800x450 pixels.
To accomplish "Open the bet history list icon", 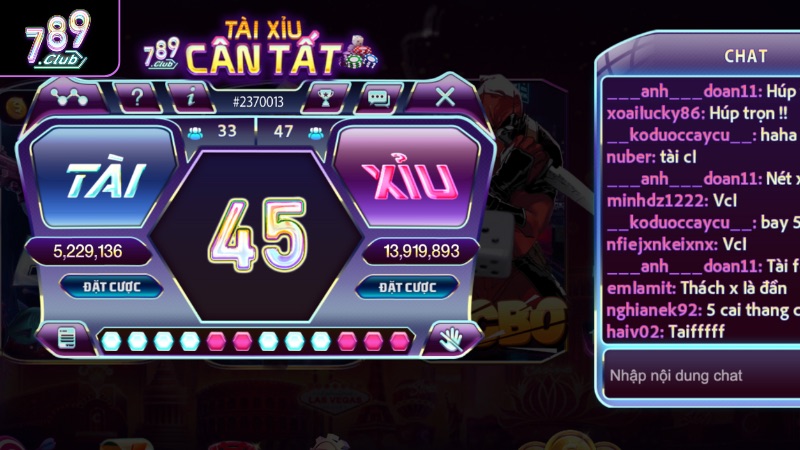I will click(x=69, y=338).
